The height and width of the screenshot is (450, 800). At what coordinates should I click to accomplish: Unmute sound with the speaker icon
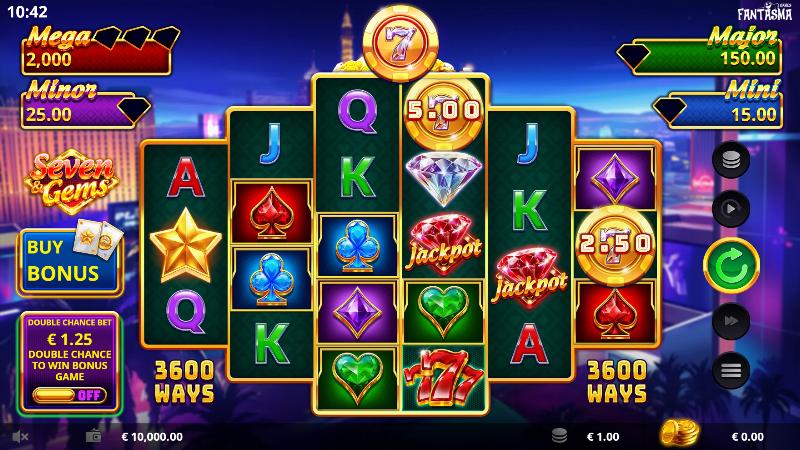tap(19, 436)
